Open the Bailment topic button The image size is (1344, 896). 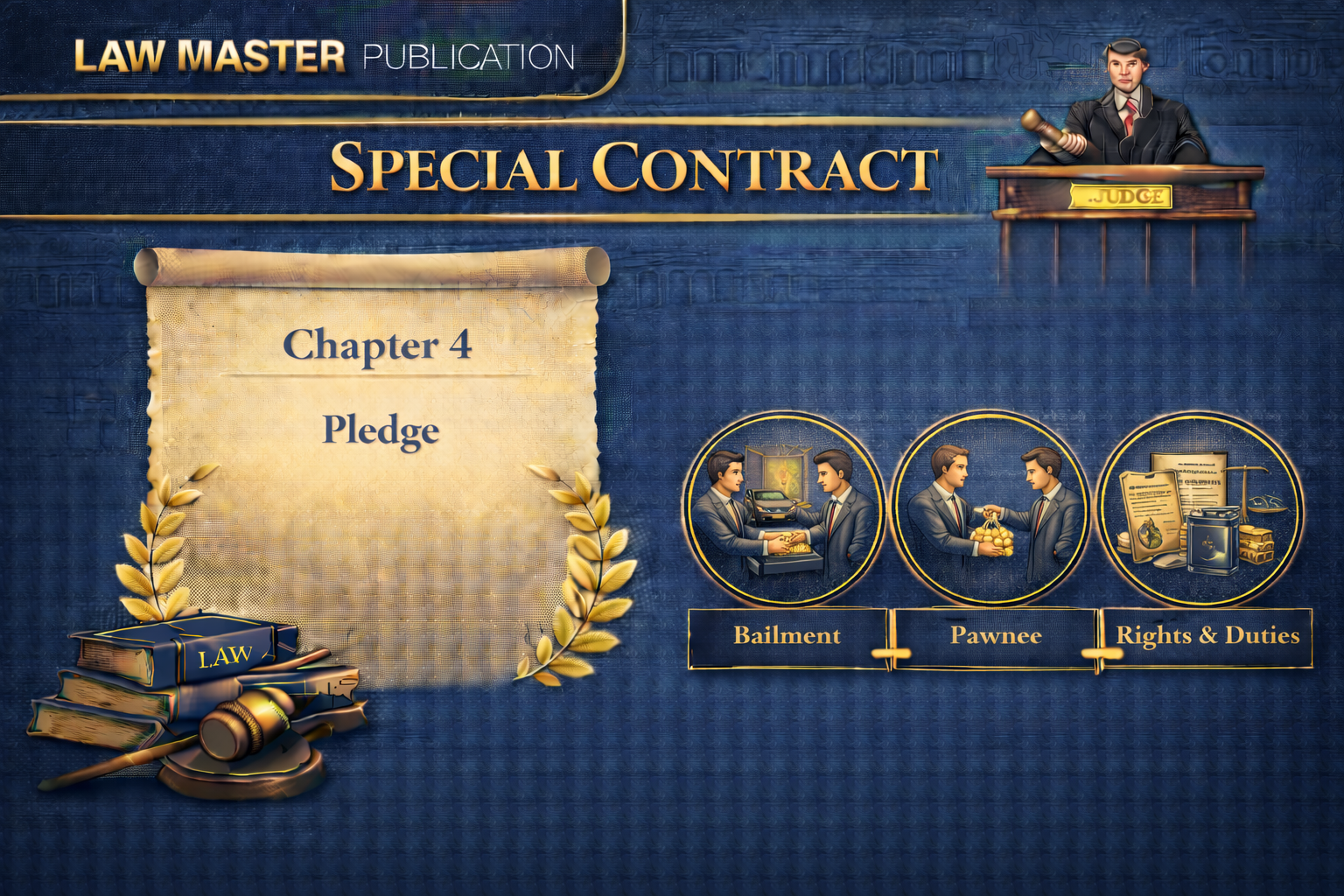(x=787, y=636)
